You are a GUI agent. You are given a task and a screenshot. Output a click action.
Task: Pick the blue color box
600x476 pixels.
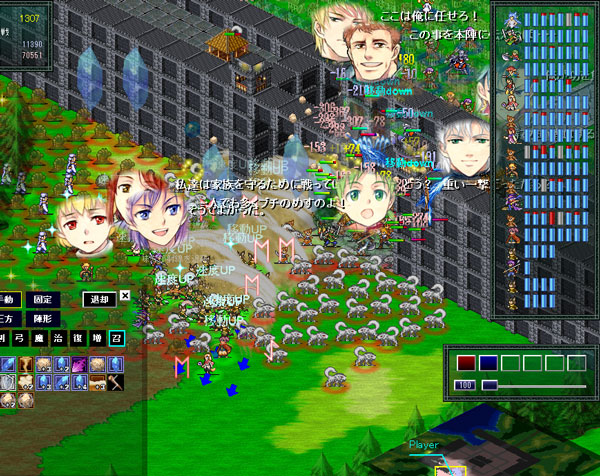coord(488,363)
